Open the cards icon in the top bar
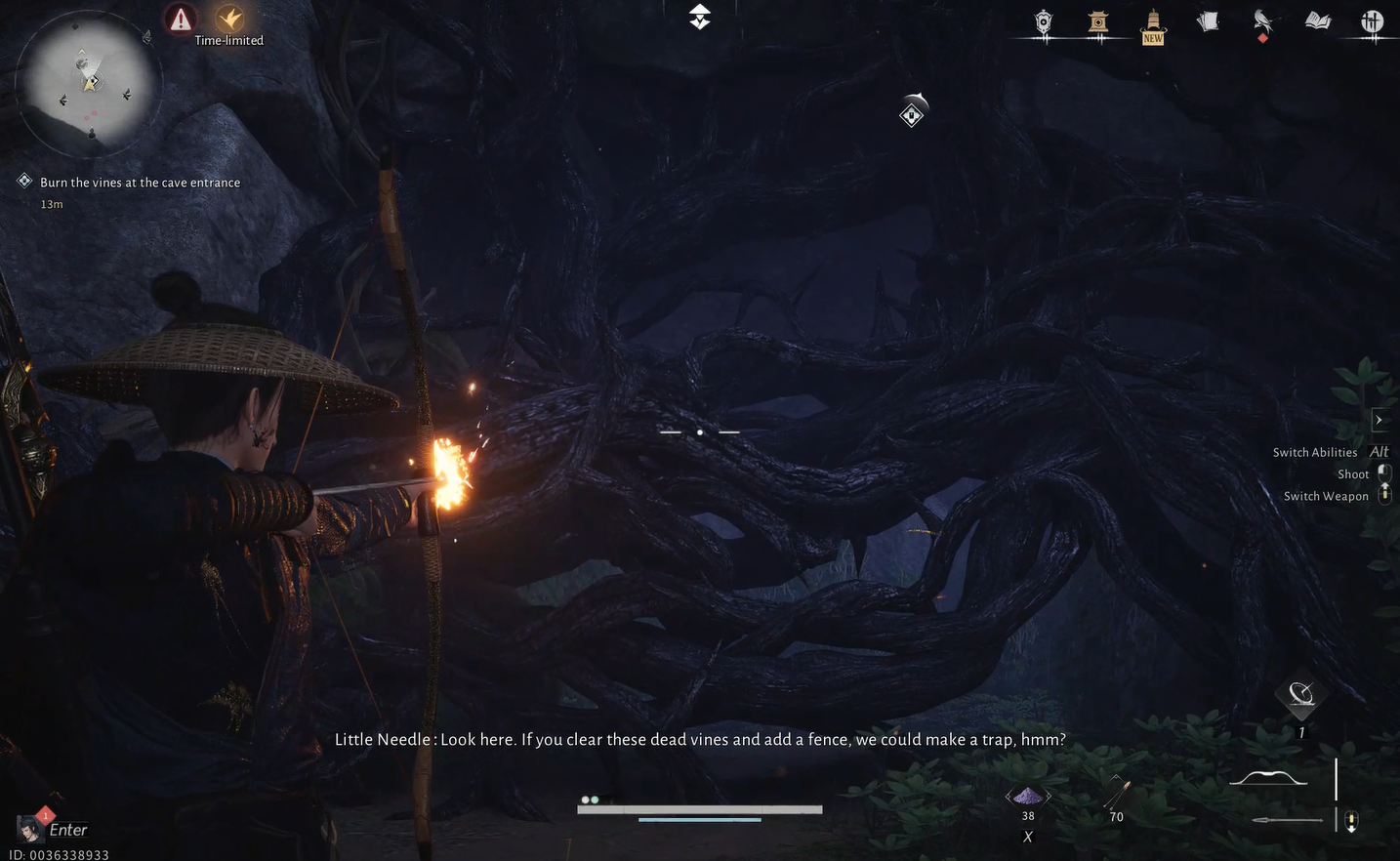Screen dimensions: 1400x861 [1208, 20]
